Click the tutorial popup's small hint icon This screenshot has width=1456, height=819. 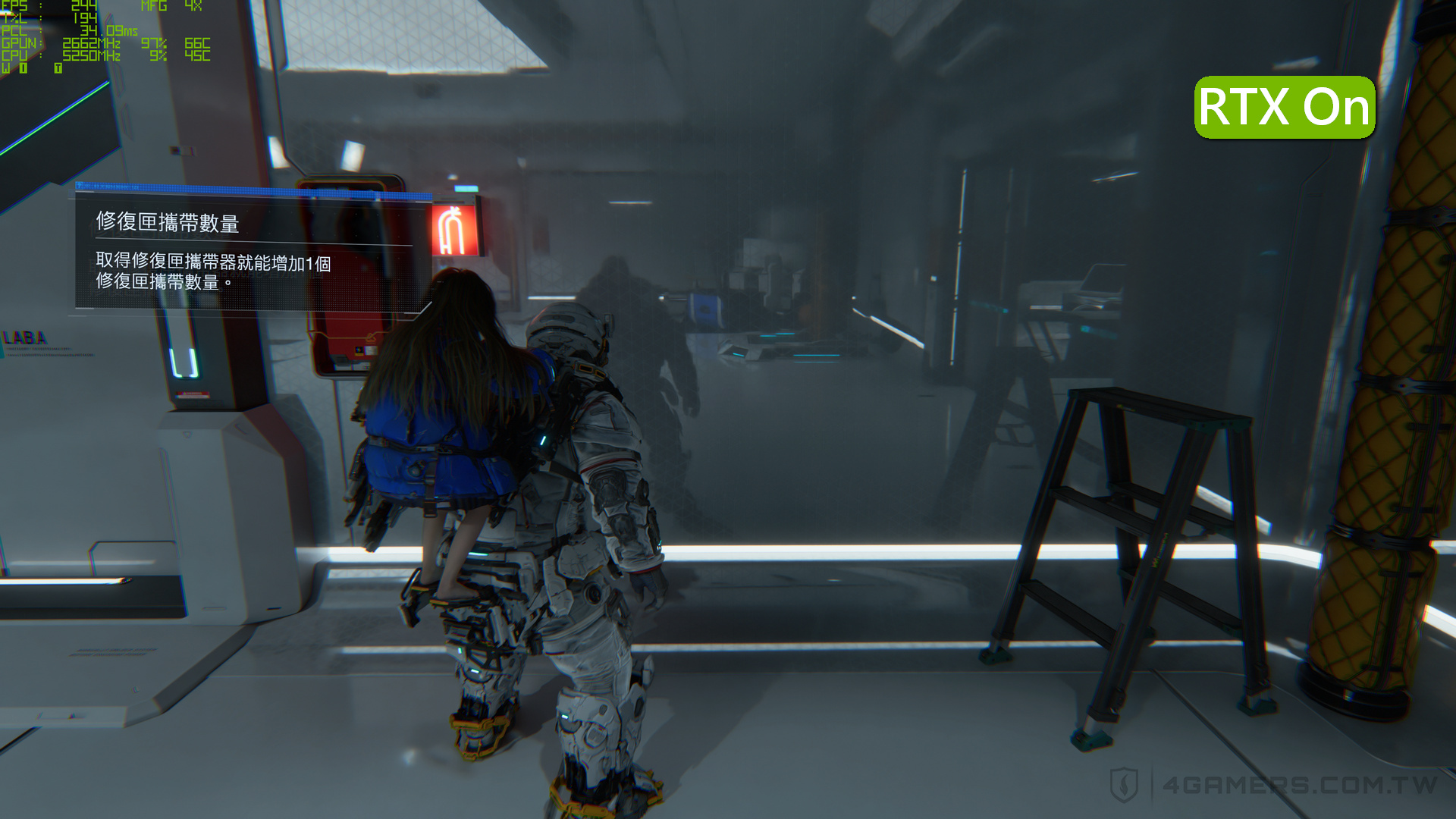click(80, 185)
